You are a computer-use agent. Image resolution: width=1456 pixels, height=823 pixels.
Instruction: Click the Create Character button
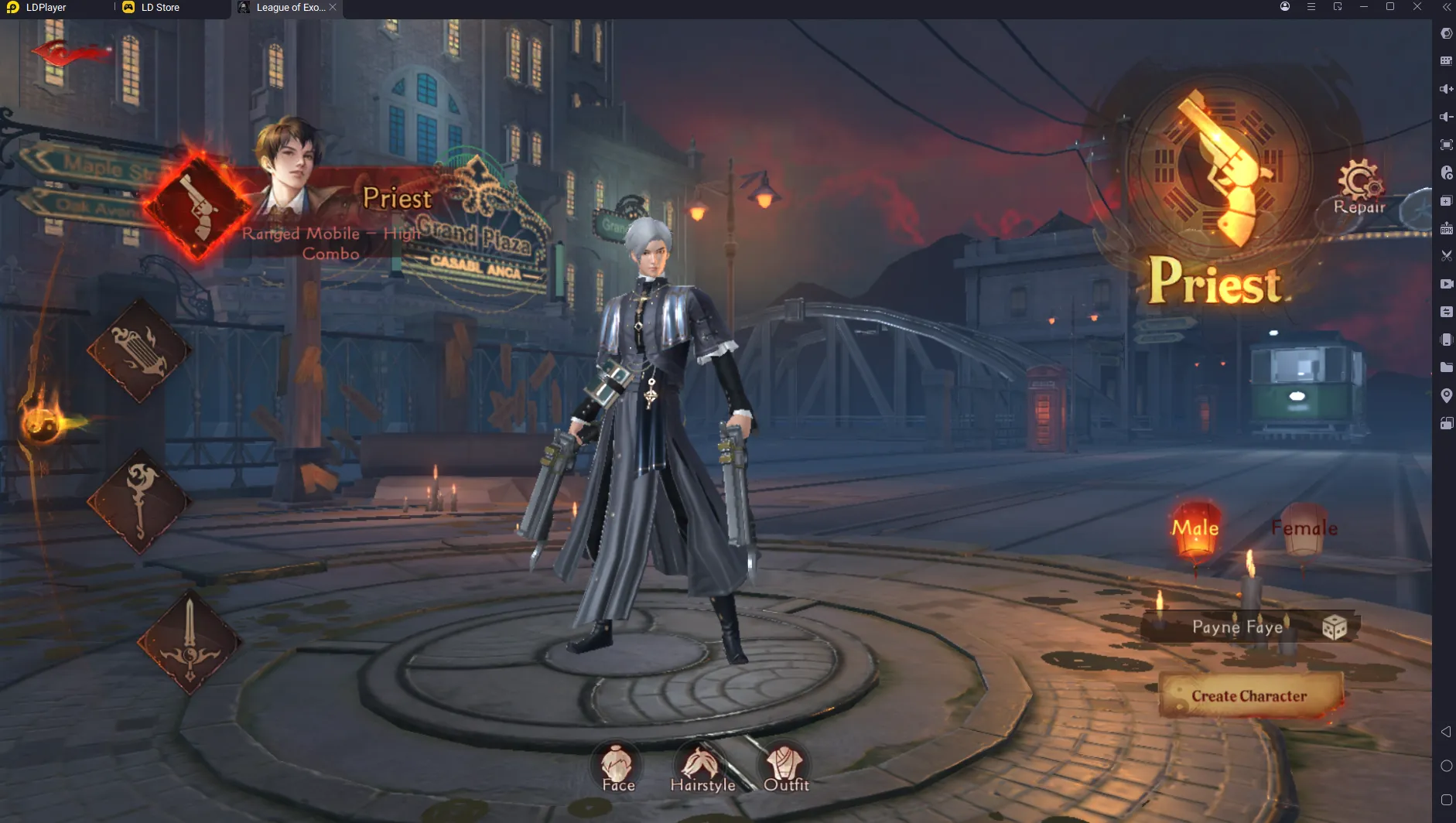click(1249, 696)
